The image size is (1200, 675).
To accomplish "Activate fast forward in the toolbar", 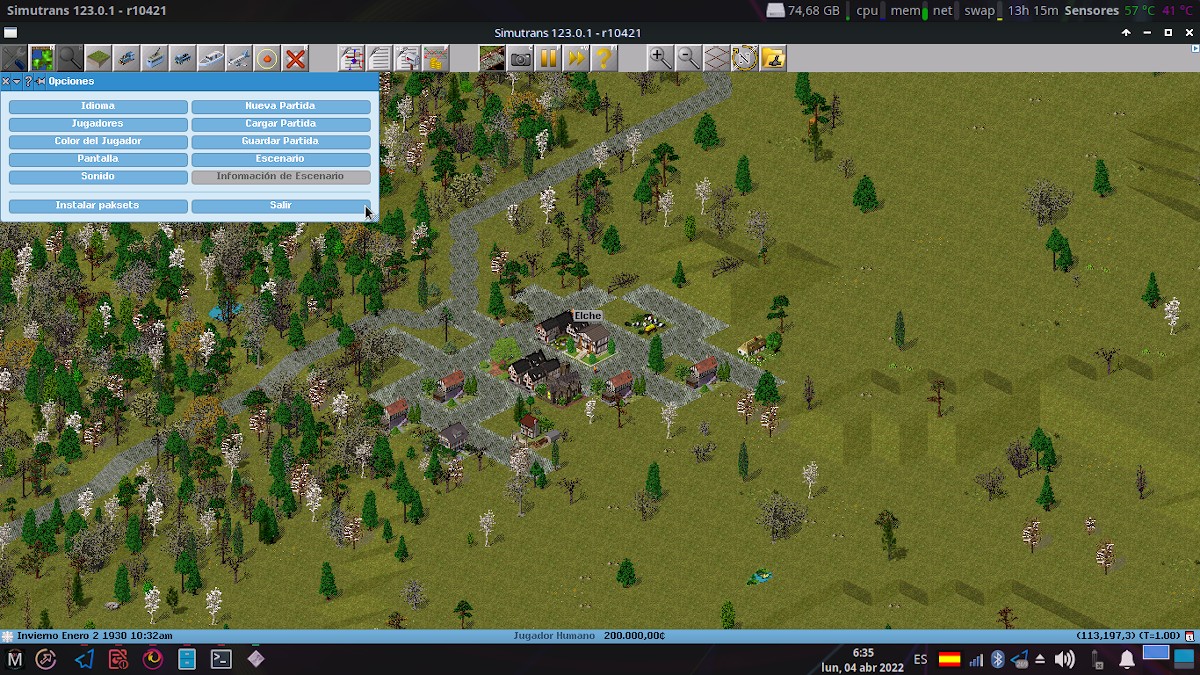I will pyautogui.click(x=576, y=58).
